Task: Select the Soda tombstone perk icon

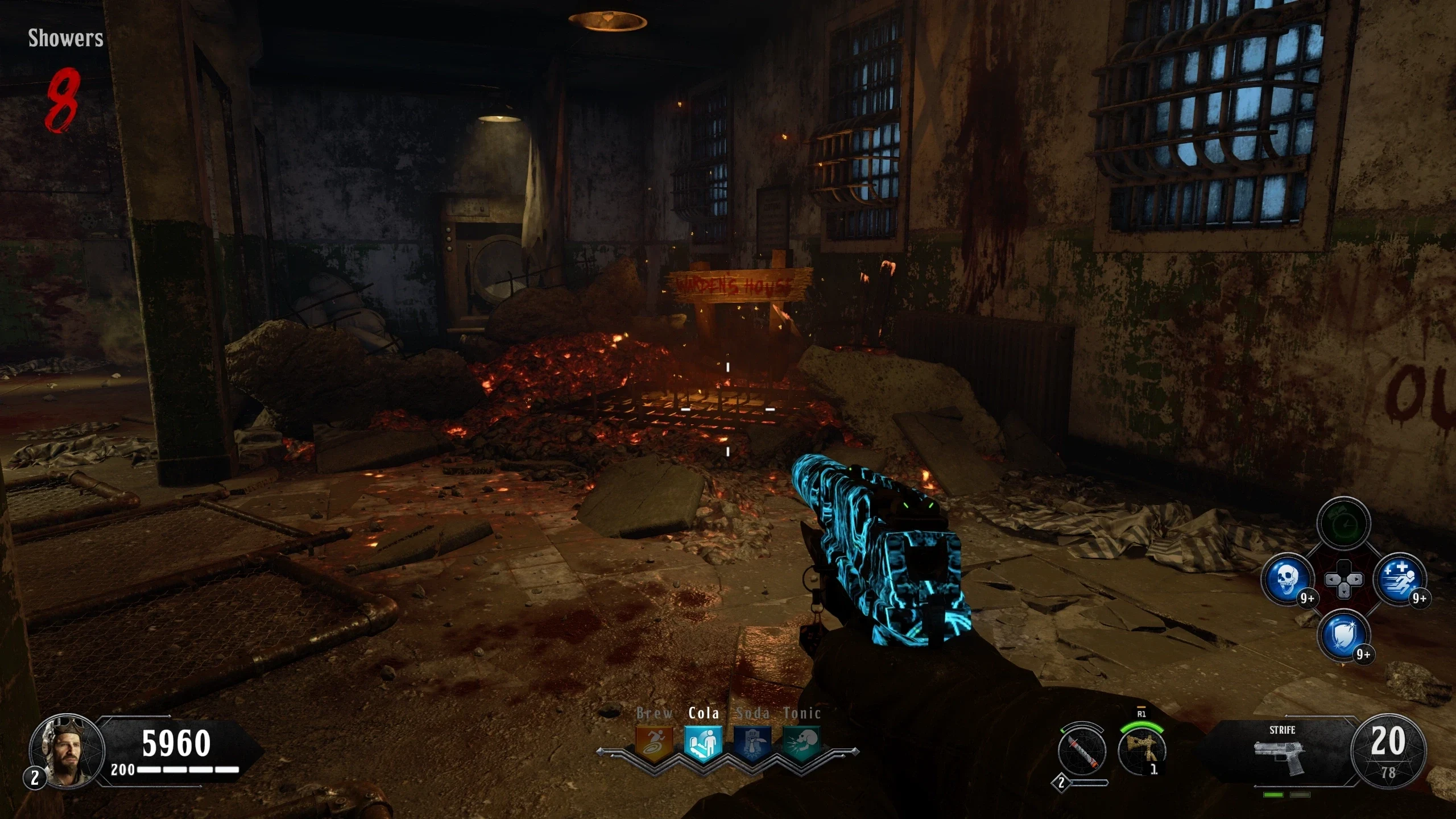Action: [752, 743]
